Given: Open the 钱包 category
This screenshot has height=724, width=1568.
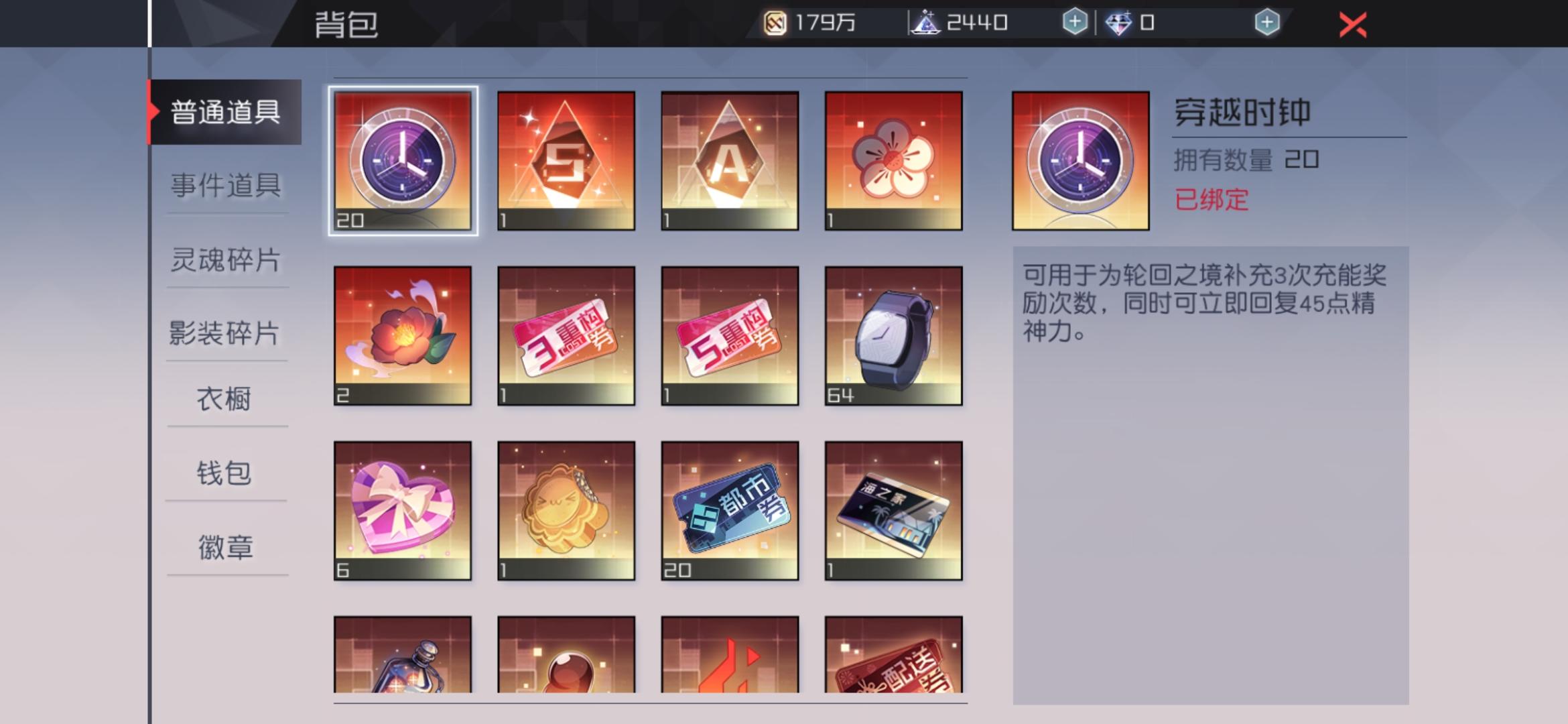Looking at the screenshot, I should [x=226, y=473].
